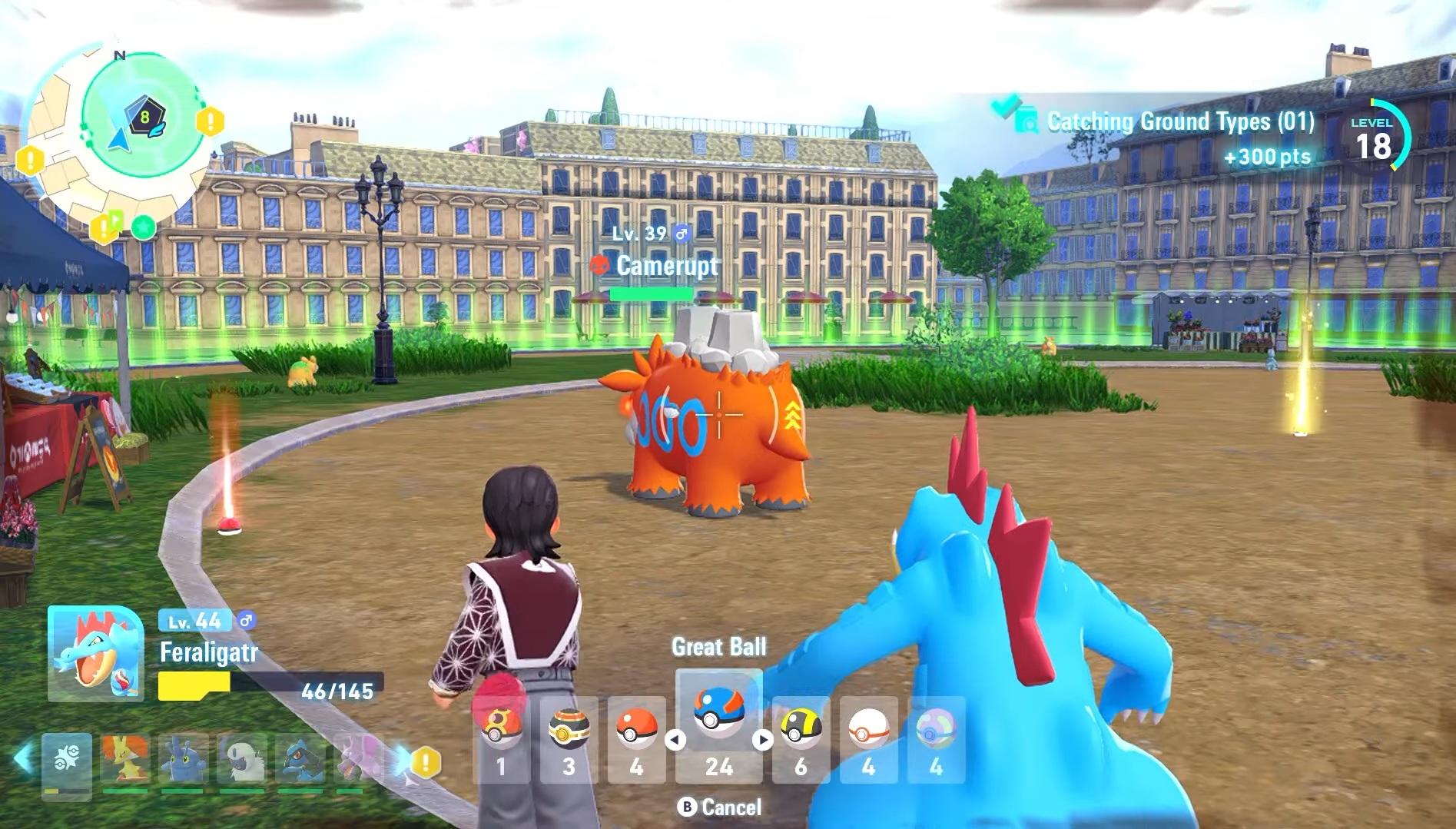This screenshot has height=829, width=1456.
Task: Click the party row's left arrow
Action: [23, 758]
